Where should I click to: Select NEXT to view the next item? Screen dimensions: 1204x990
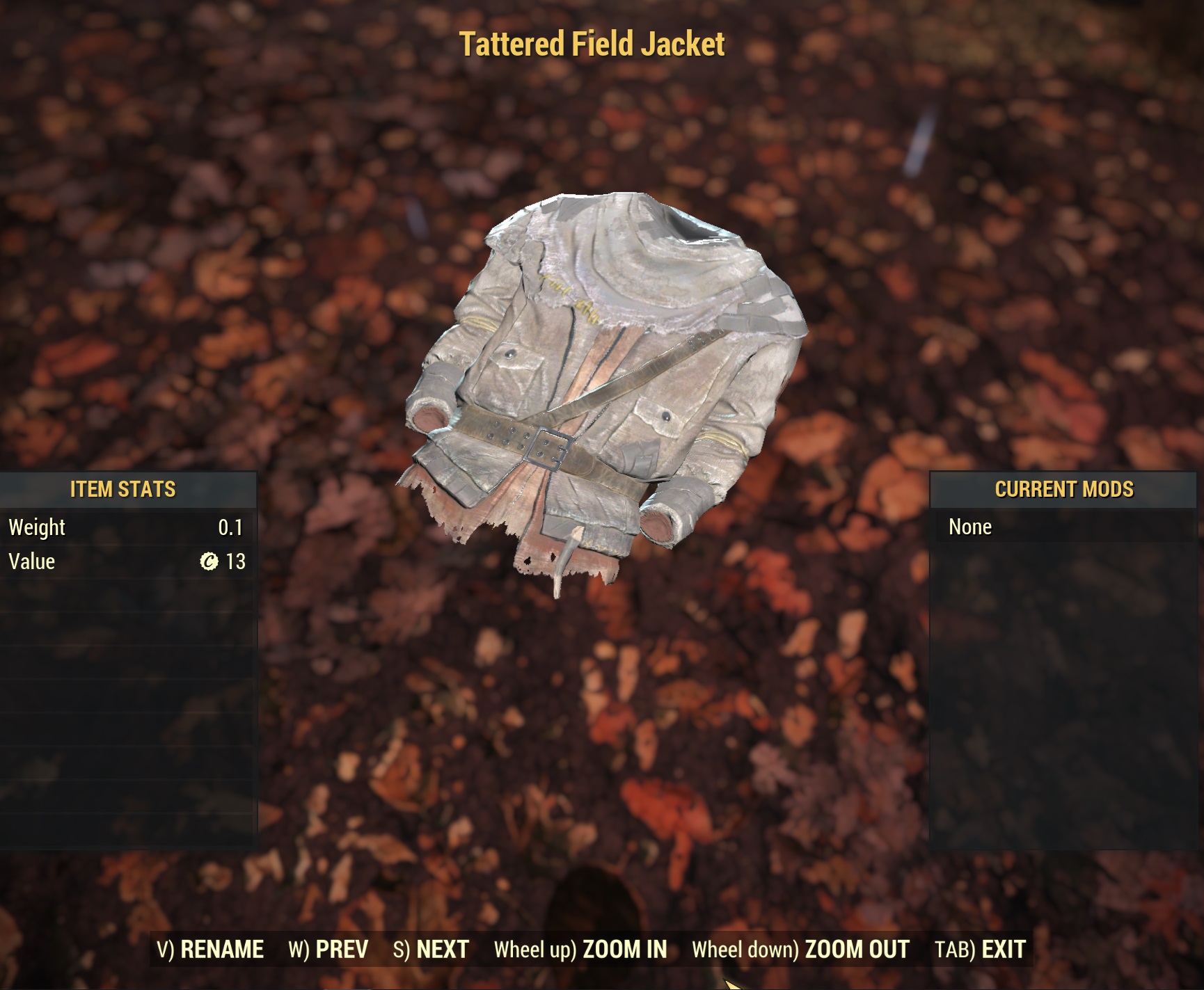coord(440,948)
